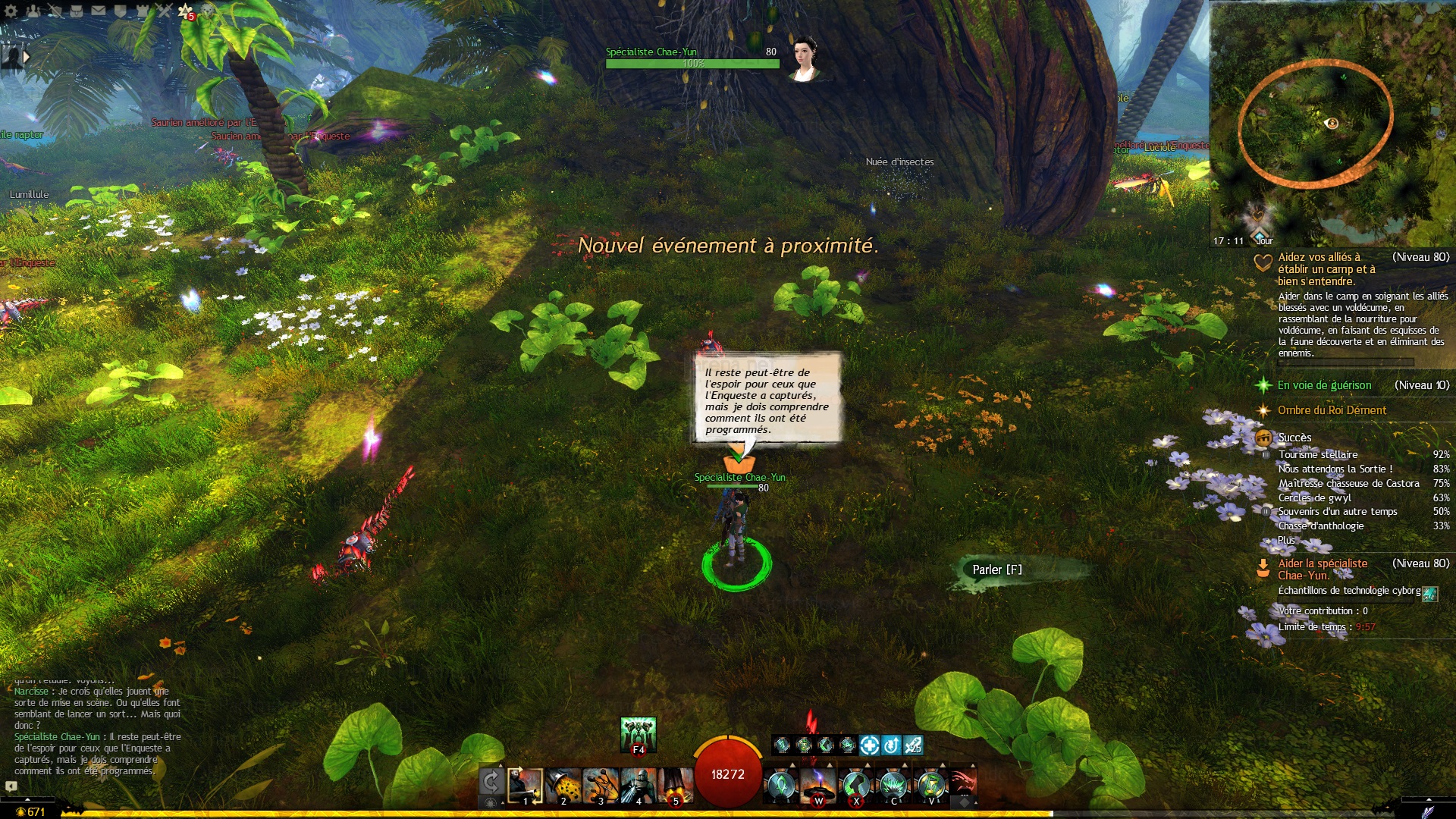Open the star icon with 5 notifications
Viewport: 1456px width, 819px height.
pos(186,11)
